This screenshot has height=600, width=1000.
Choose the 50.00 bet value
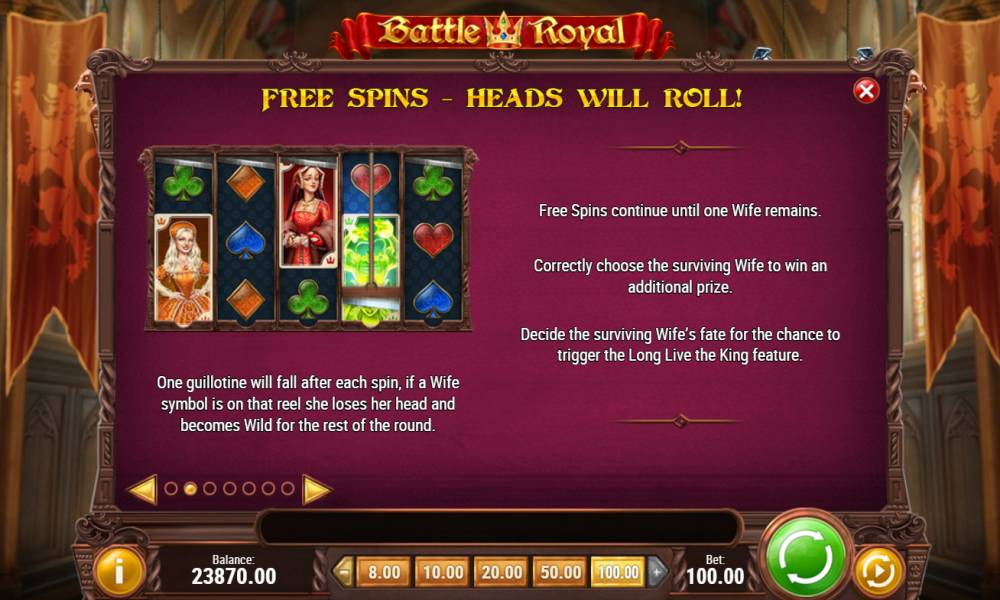(x=560, y=572)
